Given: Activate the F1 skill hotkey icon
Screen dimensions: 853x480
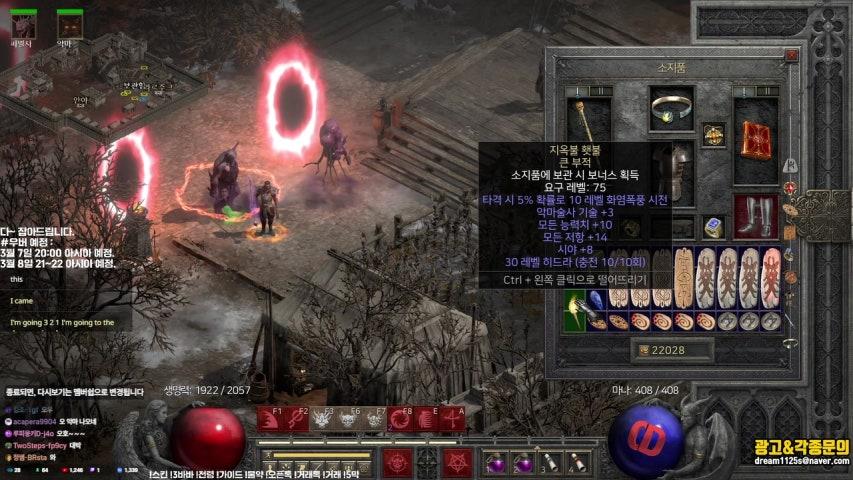Looking at the screenshot, I should 270,419.
